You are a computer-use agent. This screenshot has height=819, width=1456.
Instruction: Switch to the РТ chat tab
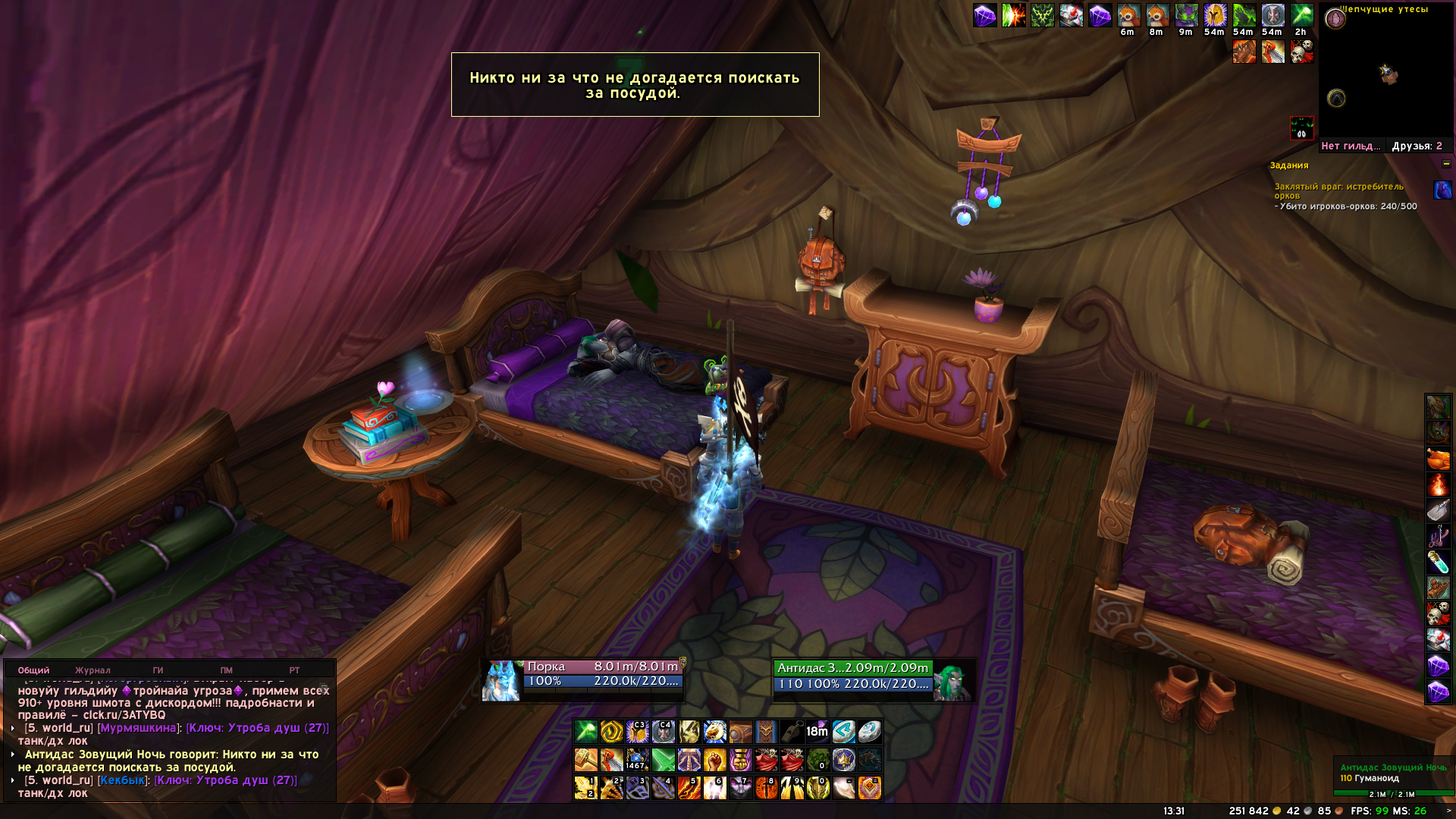tap(294, 670)
